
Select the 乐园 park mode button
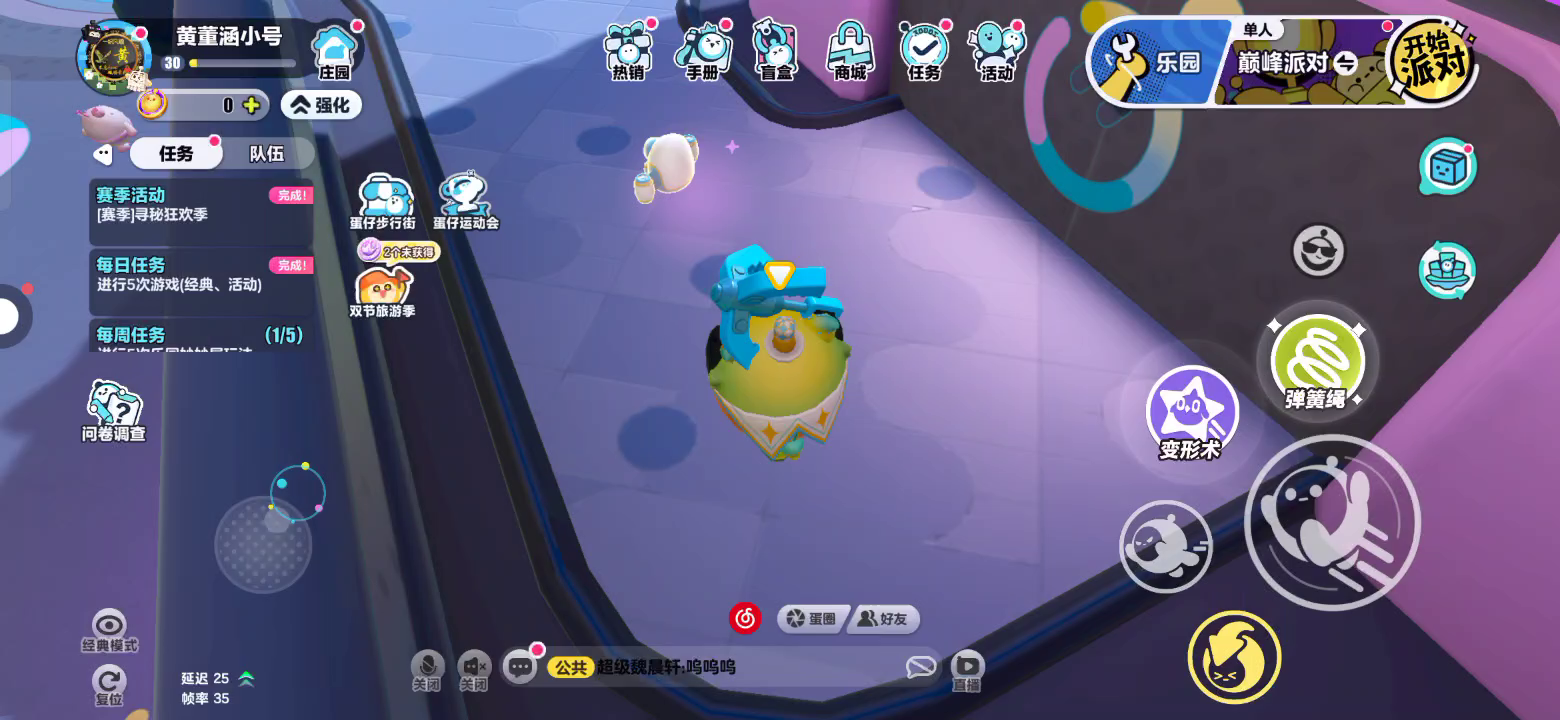click(1160, 62)
